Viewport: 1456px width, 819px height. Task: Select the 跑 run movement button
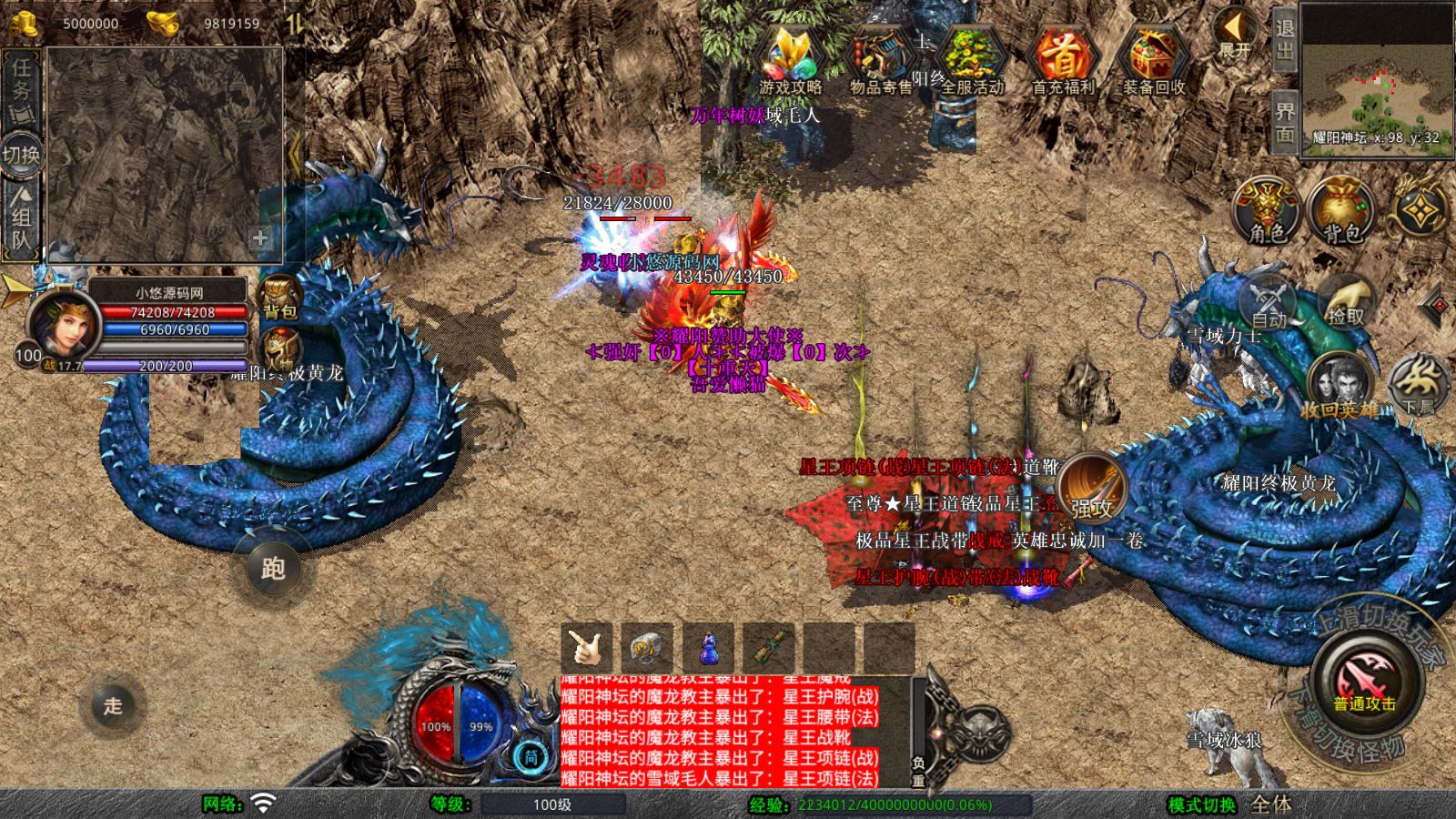[272, 568]
